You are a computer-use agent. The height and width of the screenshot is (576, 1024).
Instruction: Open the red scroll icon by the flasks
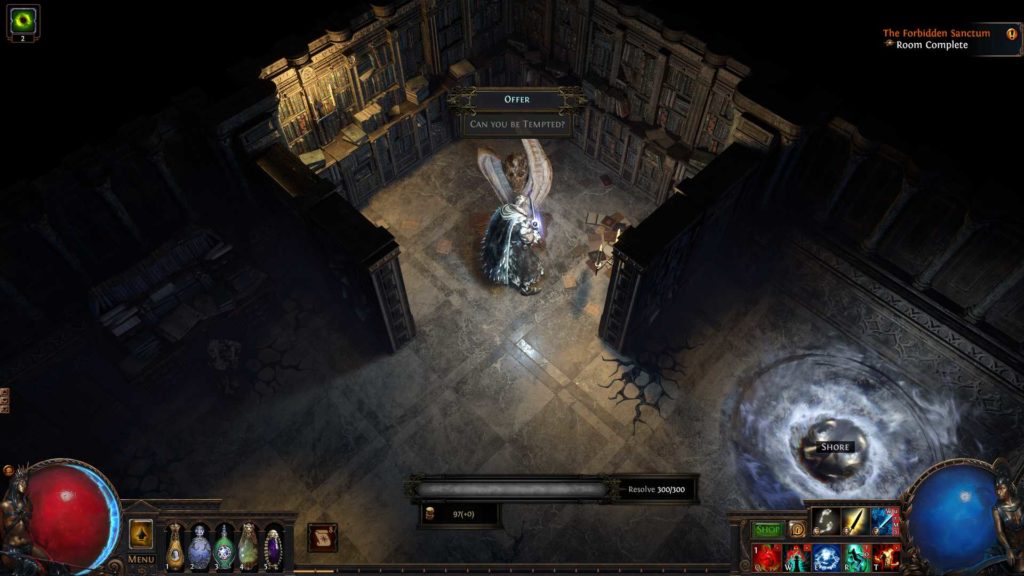click(x=322, y=537)
